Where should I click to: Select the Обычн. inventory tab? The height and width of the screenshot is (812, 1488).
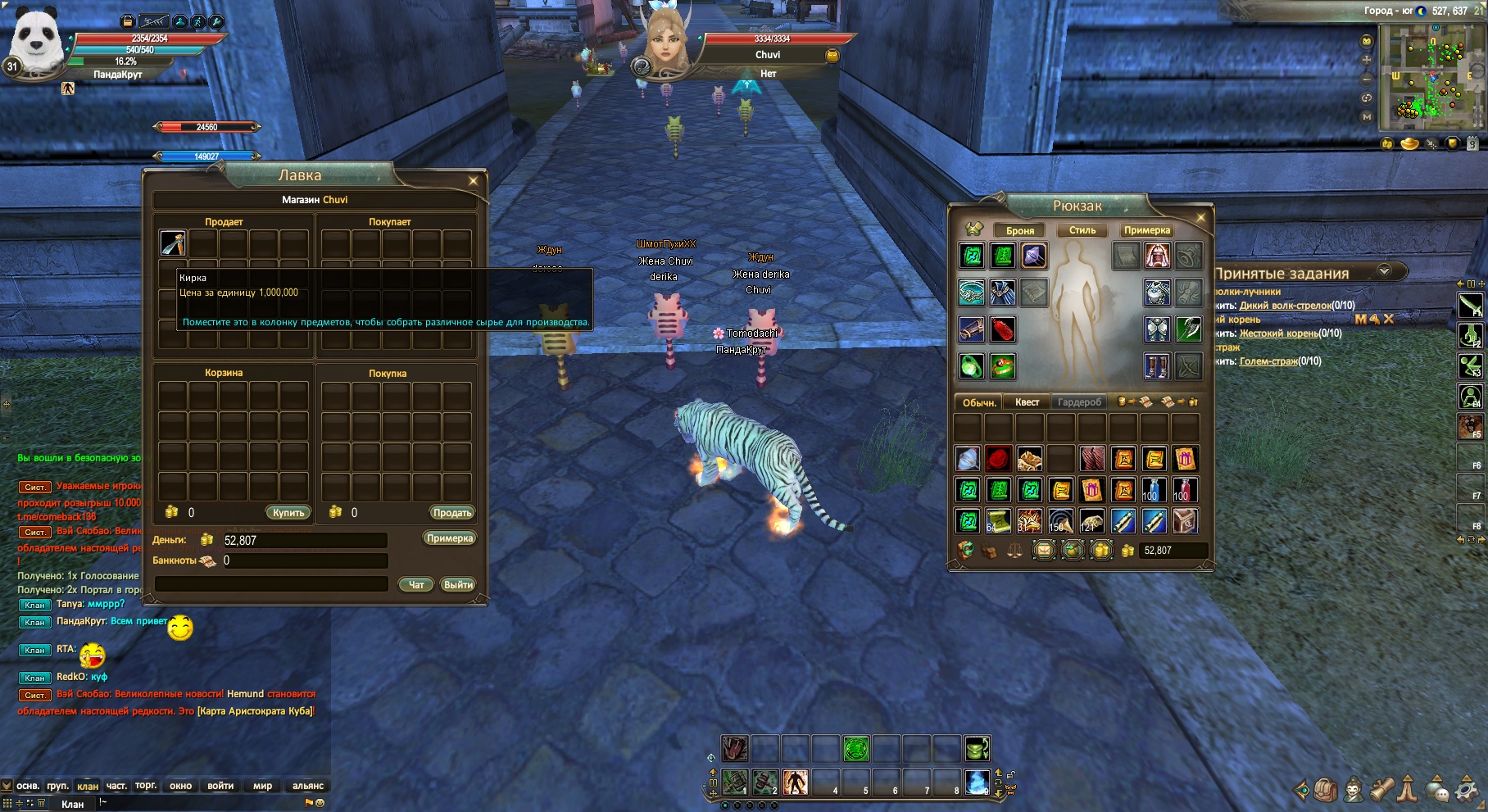pyautogui.click(x=979, y=402)
